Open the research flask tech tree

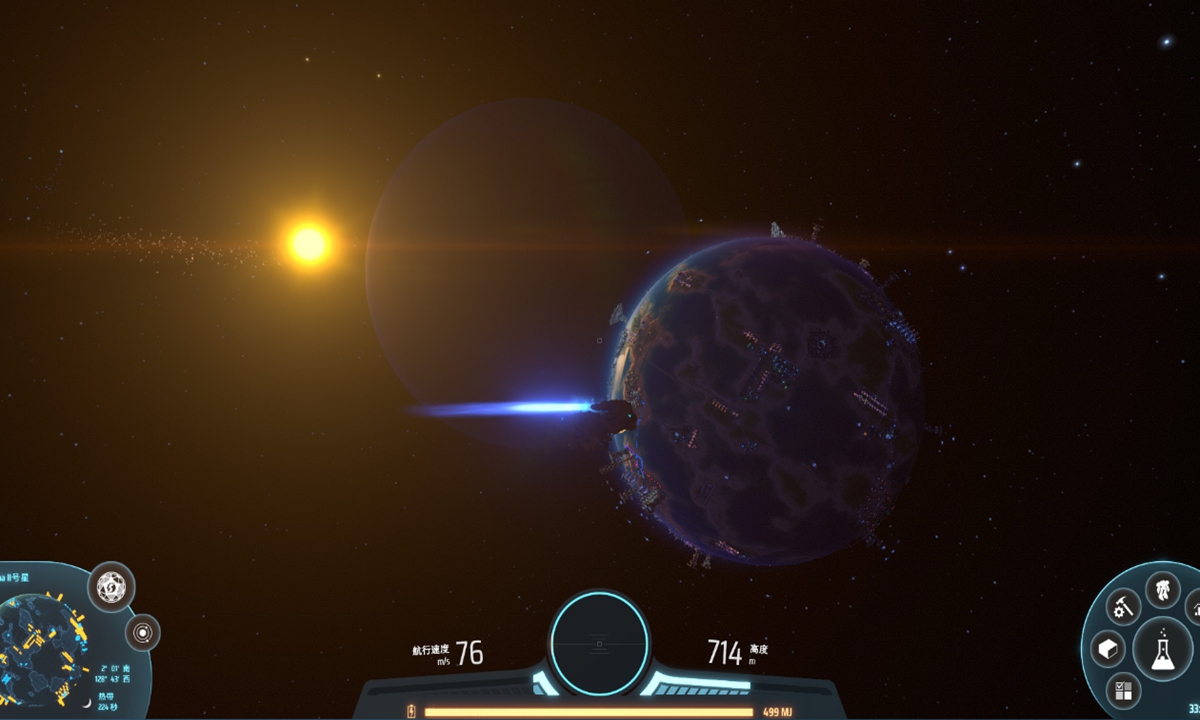click(x=1161, y=647)
